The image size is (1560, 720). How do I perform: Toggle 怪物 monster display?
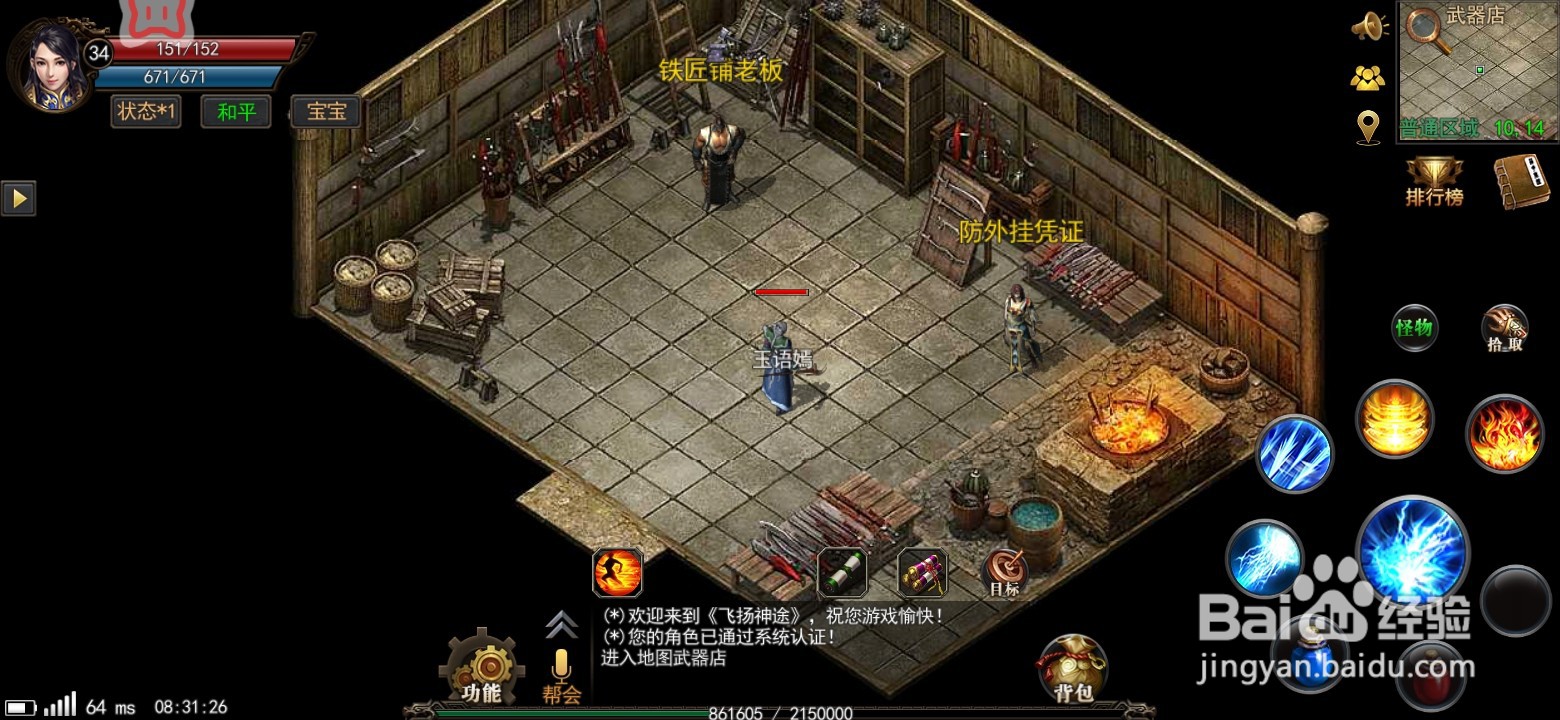tap(1415, 327)
